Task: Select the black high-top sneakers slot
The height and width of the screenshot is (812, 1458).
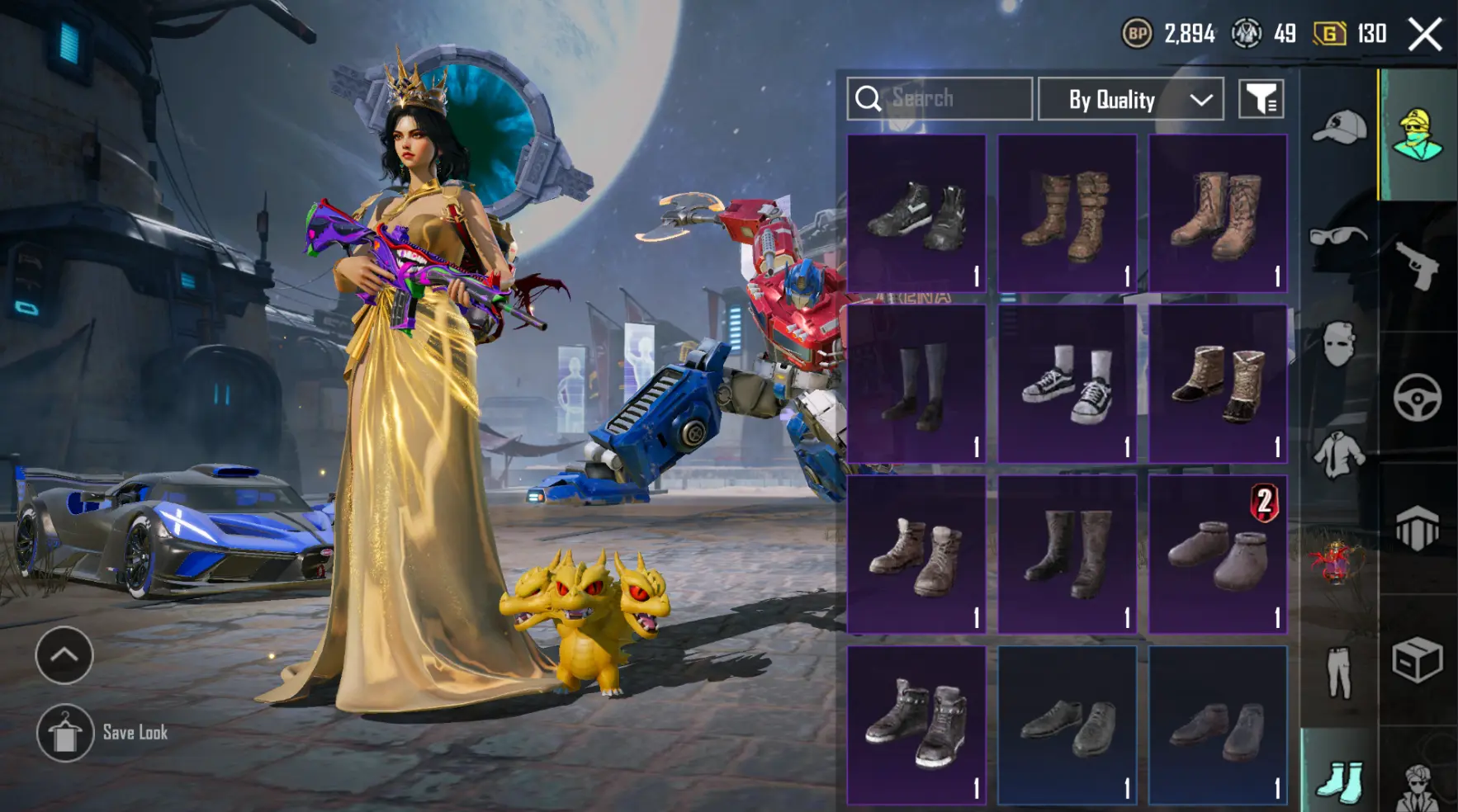Action: click(x=916, y=213)
